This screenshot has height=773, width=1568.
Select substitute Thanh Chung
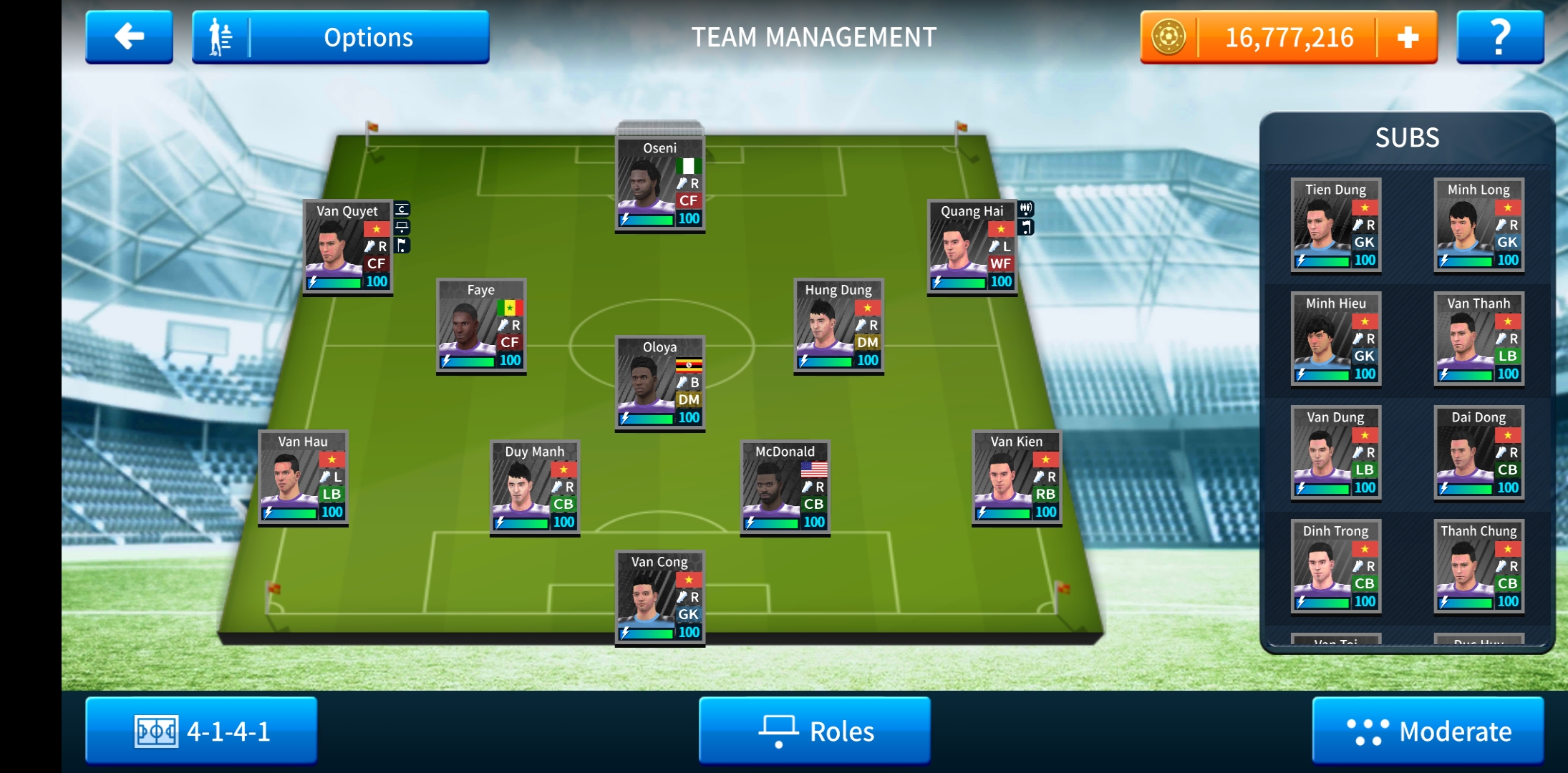click(x=1479, y=567)
